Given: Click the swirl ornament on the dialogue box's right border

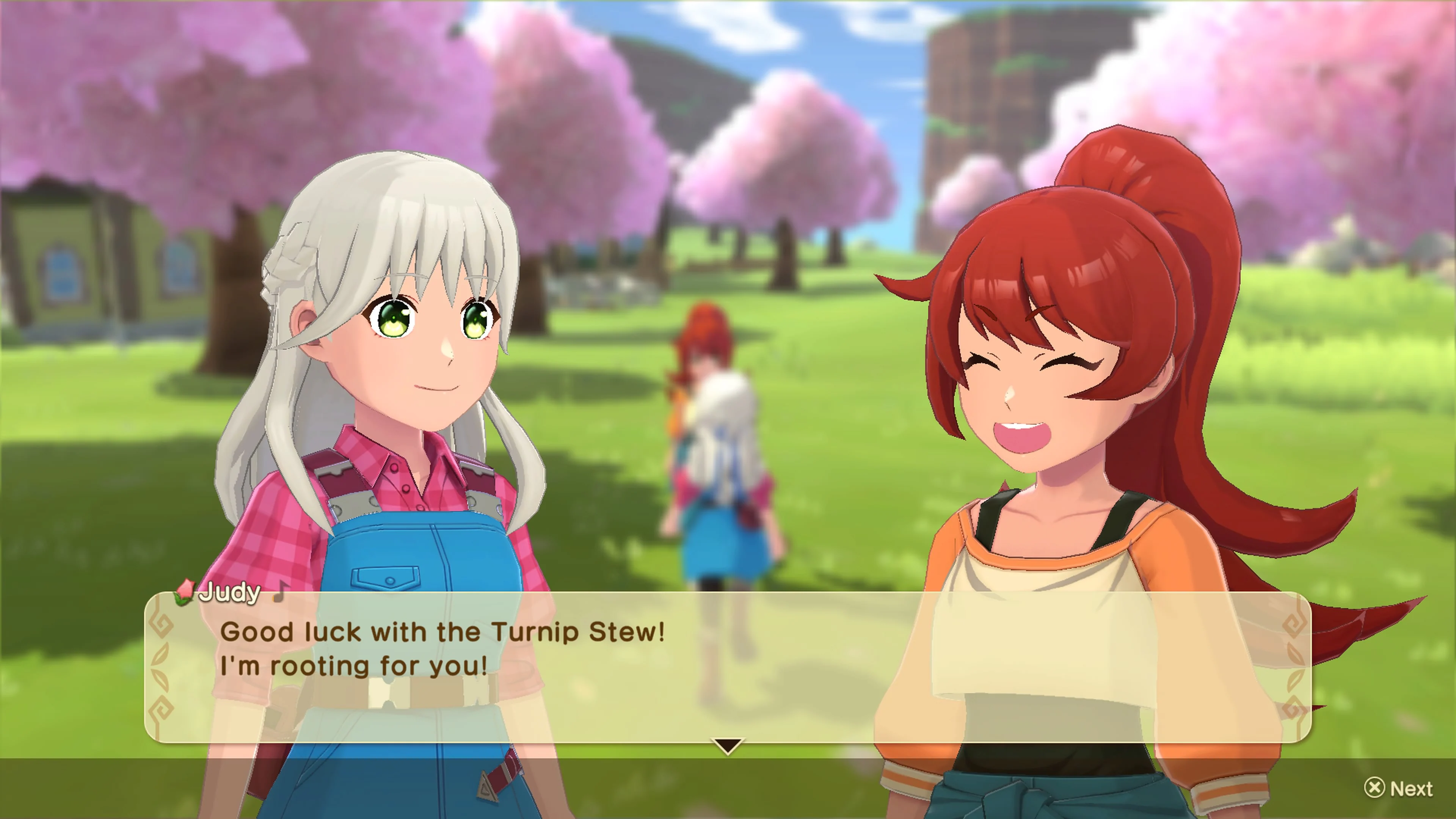Looking at the screenshot, I should (1294, 623).
